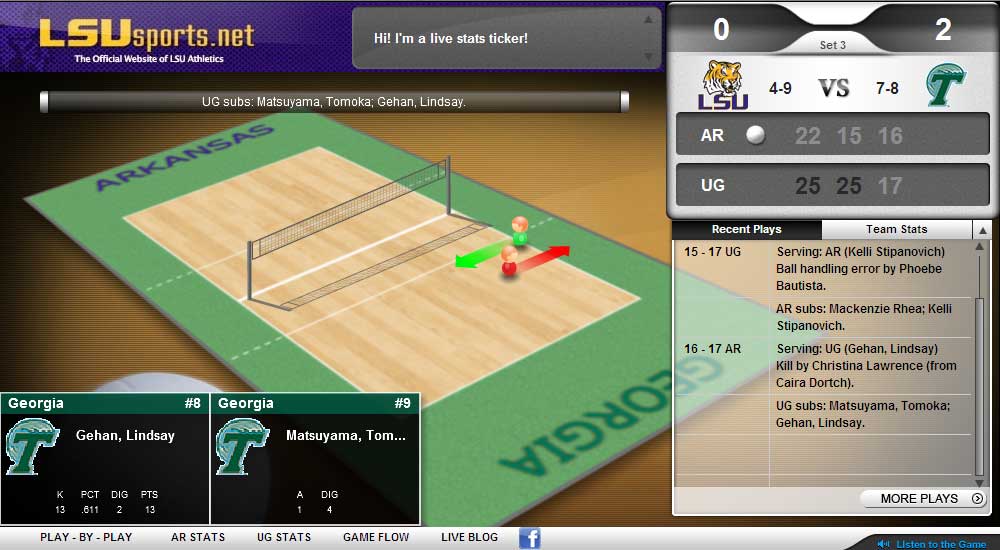1000x550 pixels.
Task: Click the recent plays scroll-up arrow
Action: [982, 230]
